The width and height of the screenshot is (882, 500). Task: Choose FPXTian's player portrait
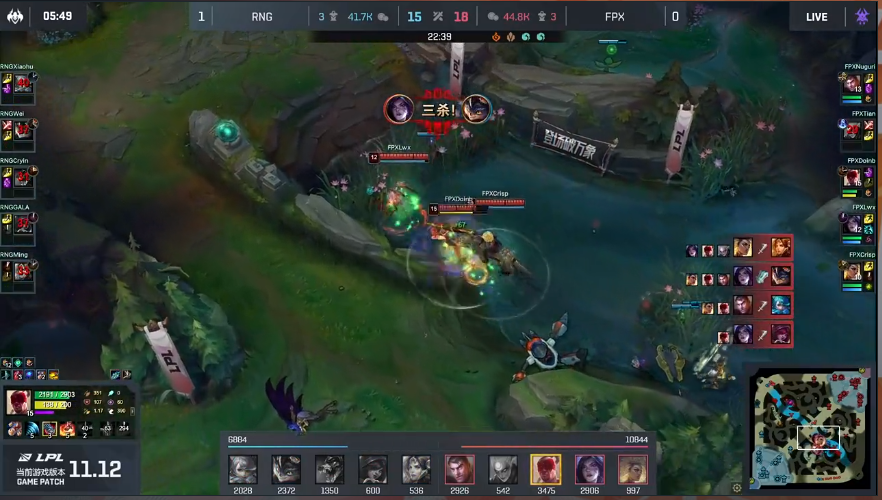[853, 131]
